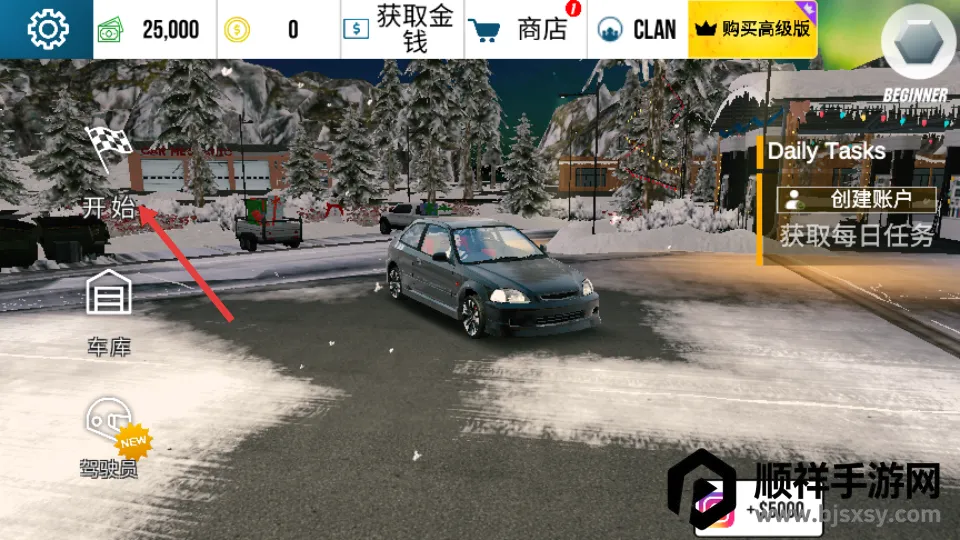The image size is (960, 540).
Task: Create an account with 创建账户
Action: [857, 199]
